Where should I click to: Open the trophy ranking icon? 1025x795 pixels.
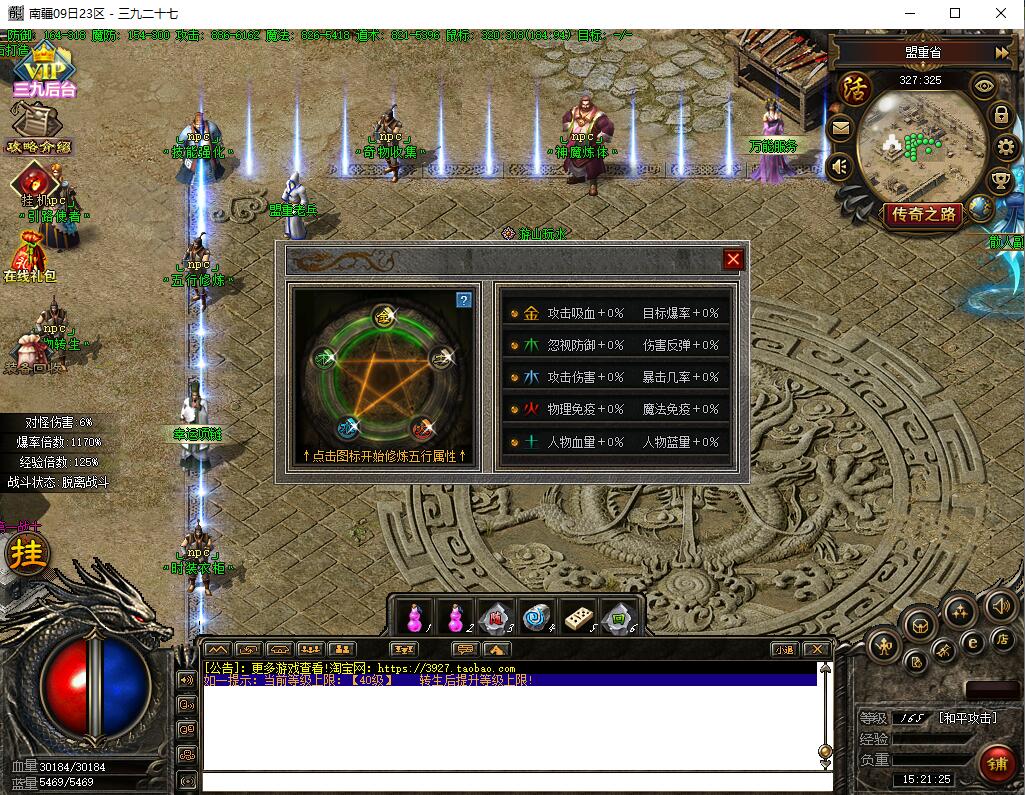pyautogui.click(x=998, y=181)
